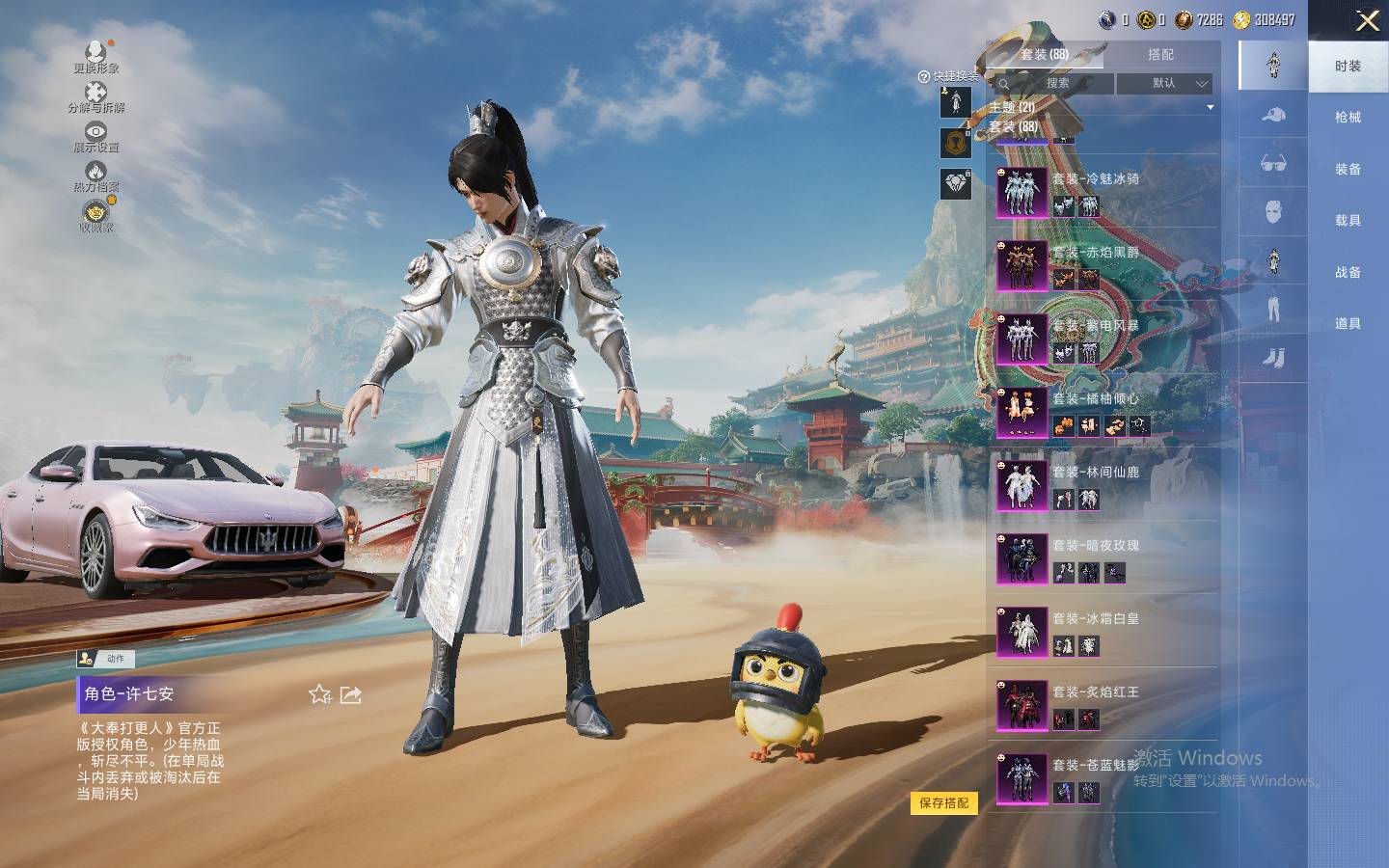The width and height of the screenshot is (1389, 868).
Task: Switch to the 搭配 tab
Action: pos(1160,55)
